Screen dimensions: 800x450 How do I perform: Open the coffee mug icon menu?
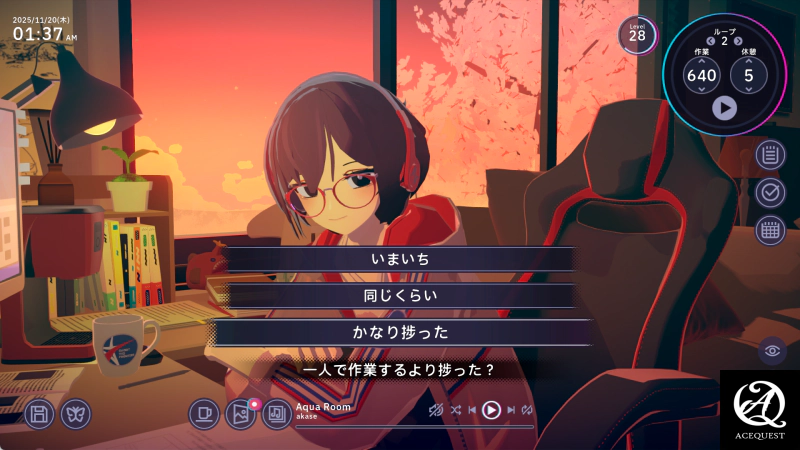click(204, 413)
